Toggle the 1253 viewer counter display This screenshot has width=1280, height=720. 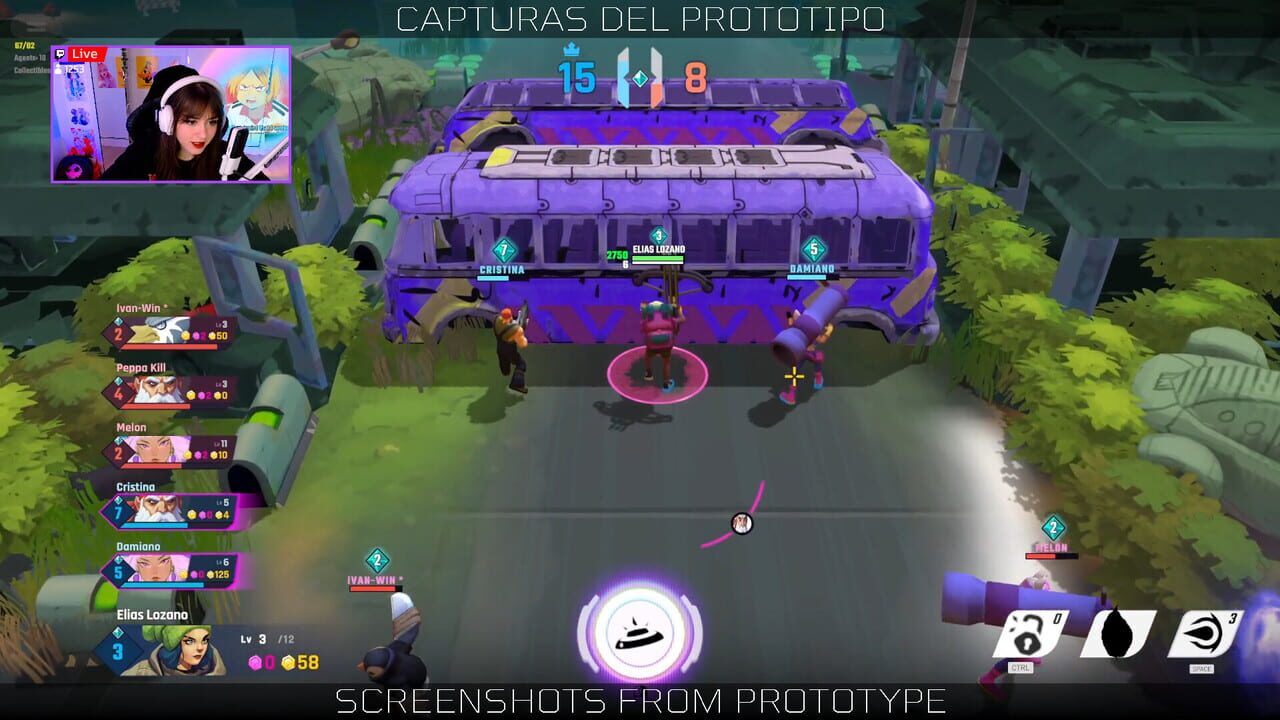(74, 69)
